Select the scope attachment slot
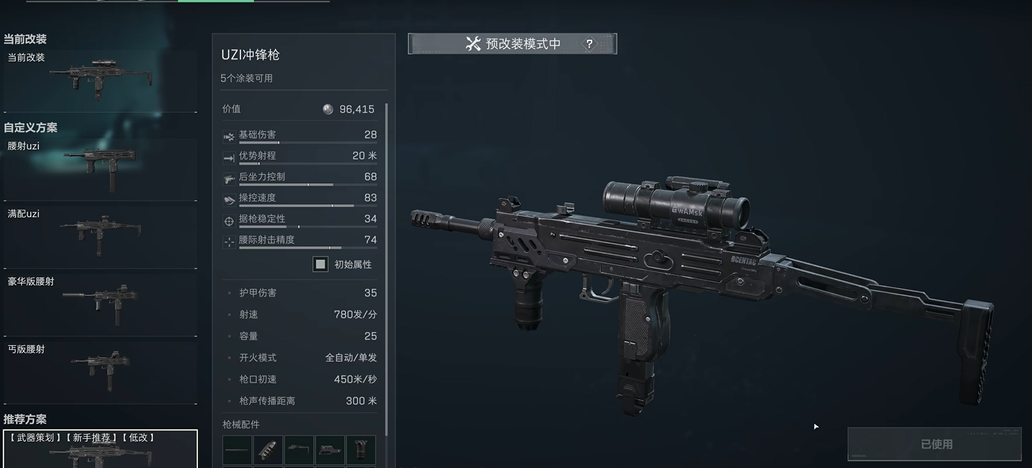 (330, 450)
